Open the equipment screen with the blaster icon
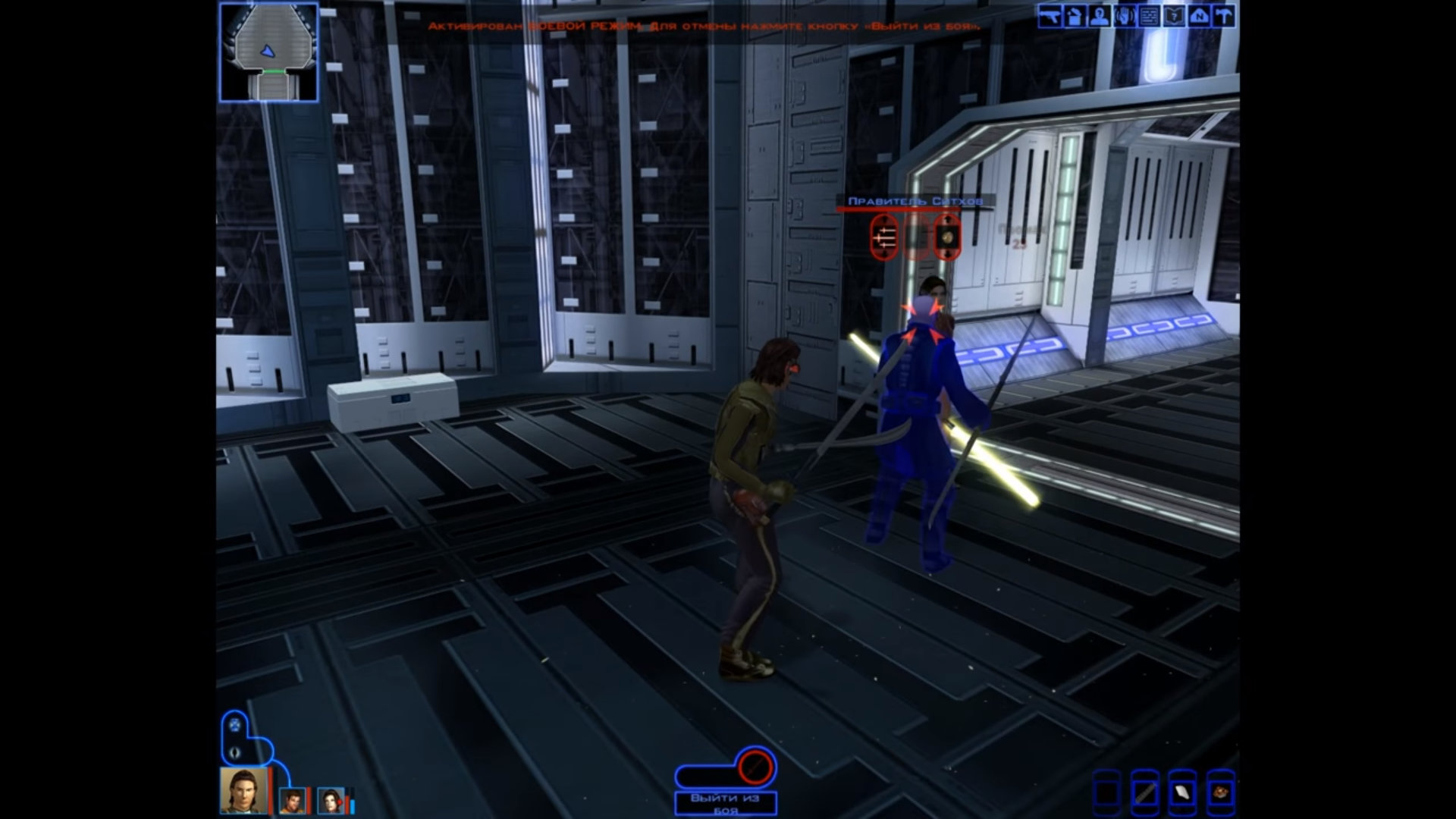Screen dimensions: 1456x819 1050,17
